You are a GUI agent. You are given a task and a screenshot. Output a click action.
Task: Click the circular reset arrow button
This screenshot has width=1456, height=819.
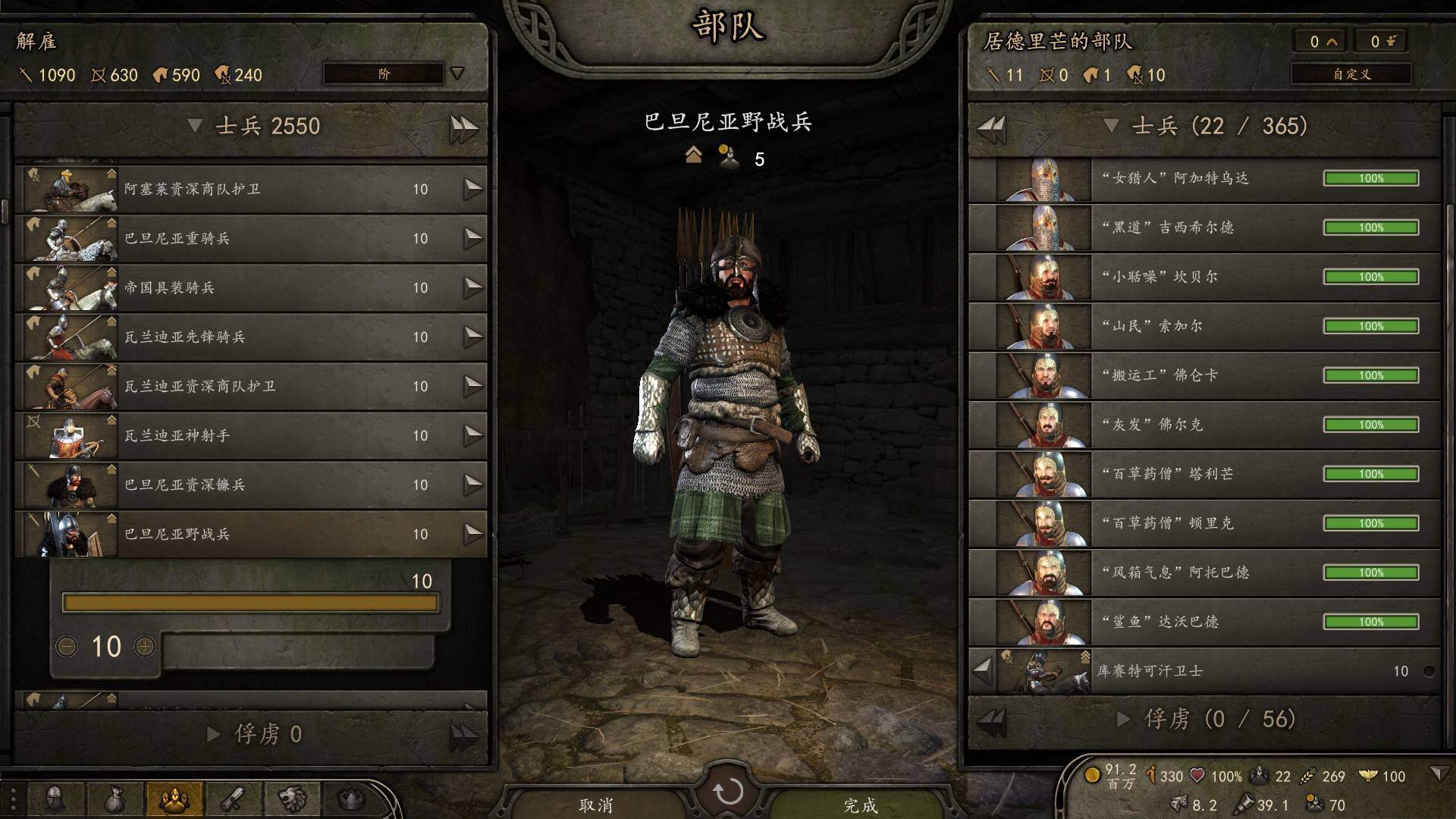728,792
